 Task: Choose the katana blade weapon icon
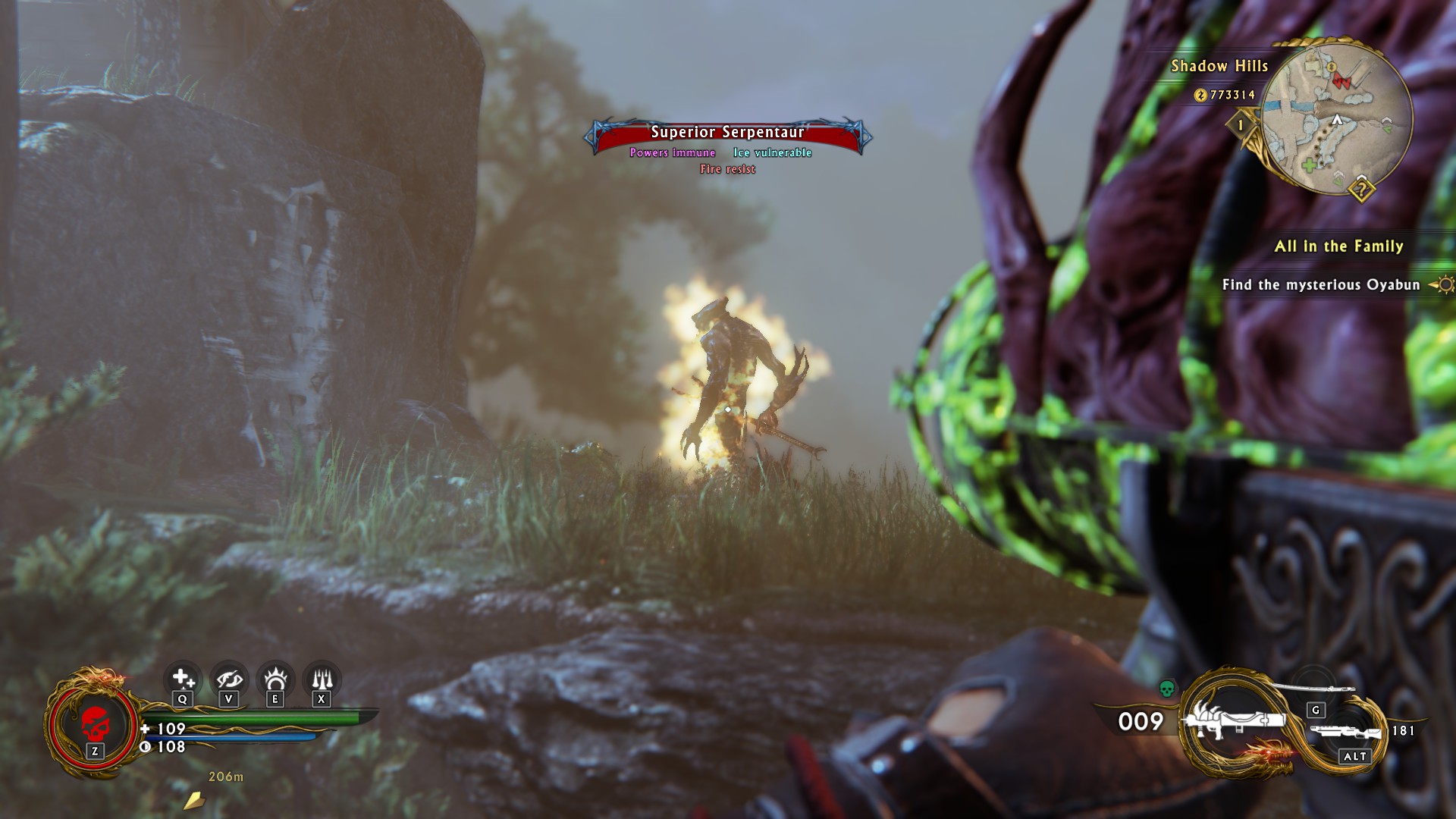(1313, 687)
